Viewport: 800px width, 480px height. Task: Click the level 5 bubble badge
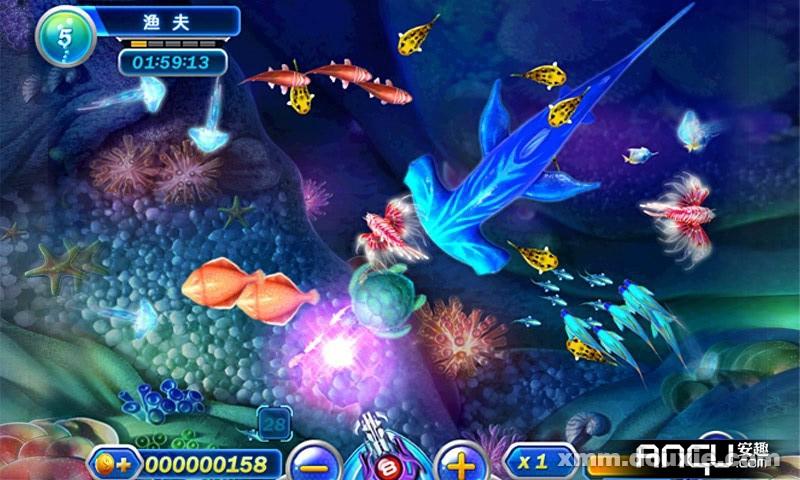click(x=65, y=36)
